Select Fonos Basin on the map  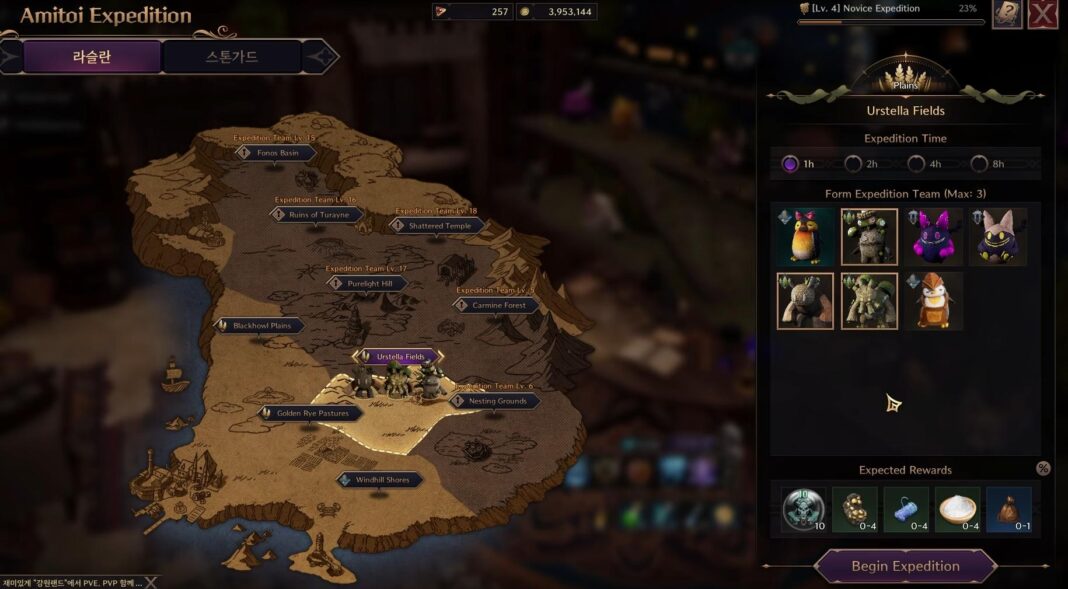277,153
